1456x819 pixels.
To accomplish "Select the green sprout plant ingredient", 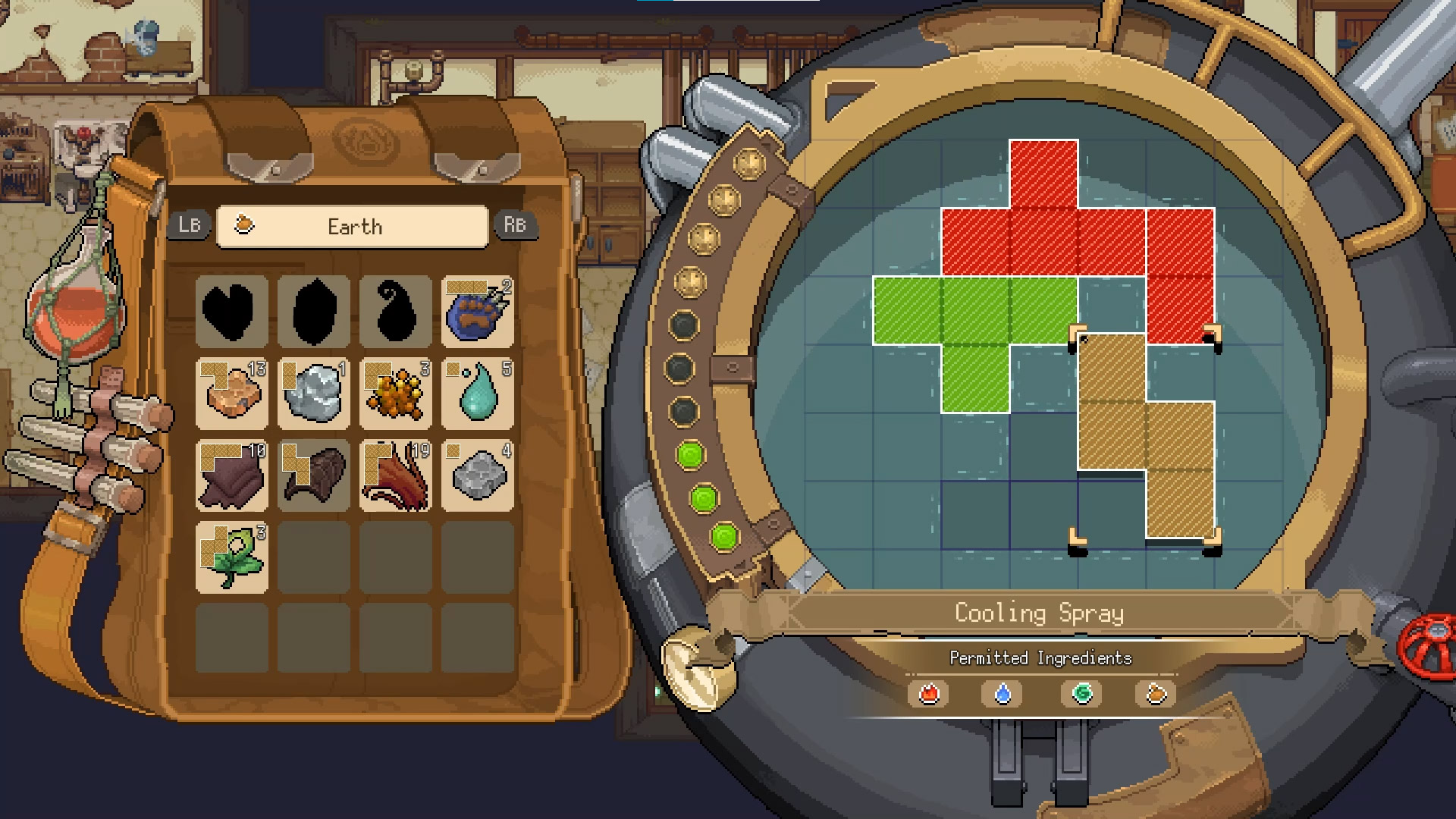I will point(232,557).
